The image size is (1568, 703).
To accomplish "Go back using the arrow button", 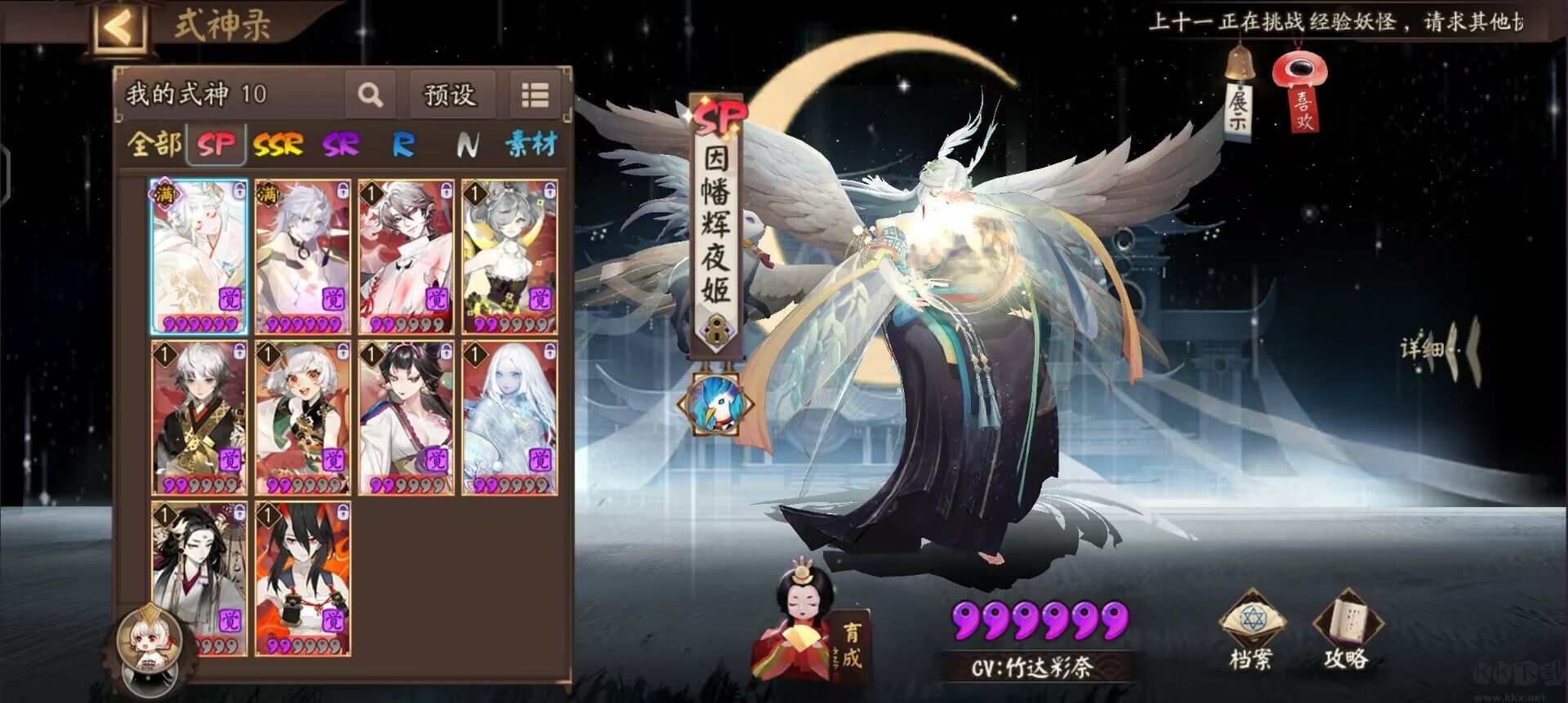I will tap(118, 29).
